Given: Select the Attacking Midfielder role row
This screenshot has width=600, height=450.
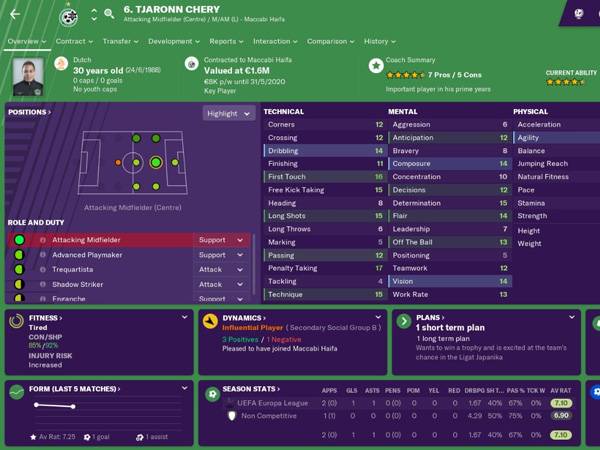Looking at the screenshot, I should click(110, 240).
